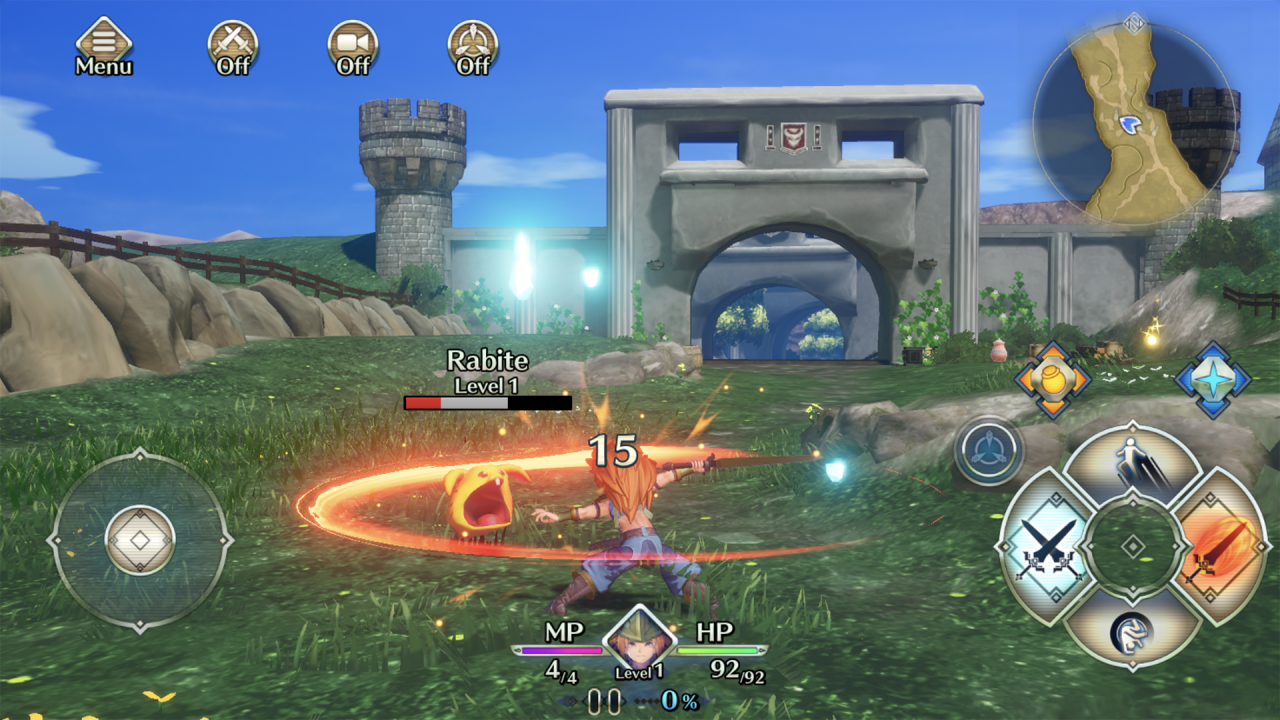Image resolution: width=1280 pixels, height=720 pixels.
Task: Open the Menu button
Action: (104, 47)
